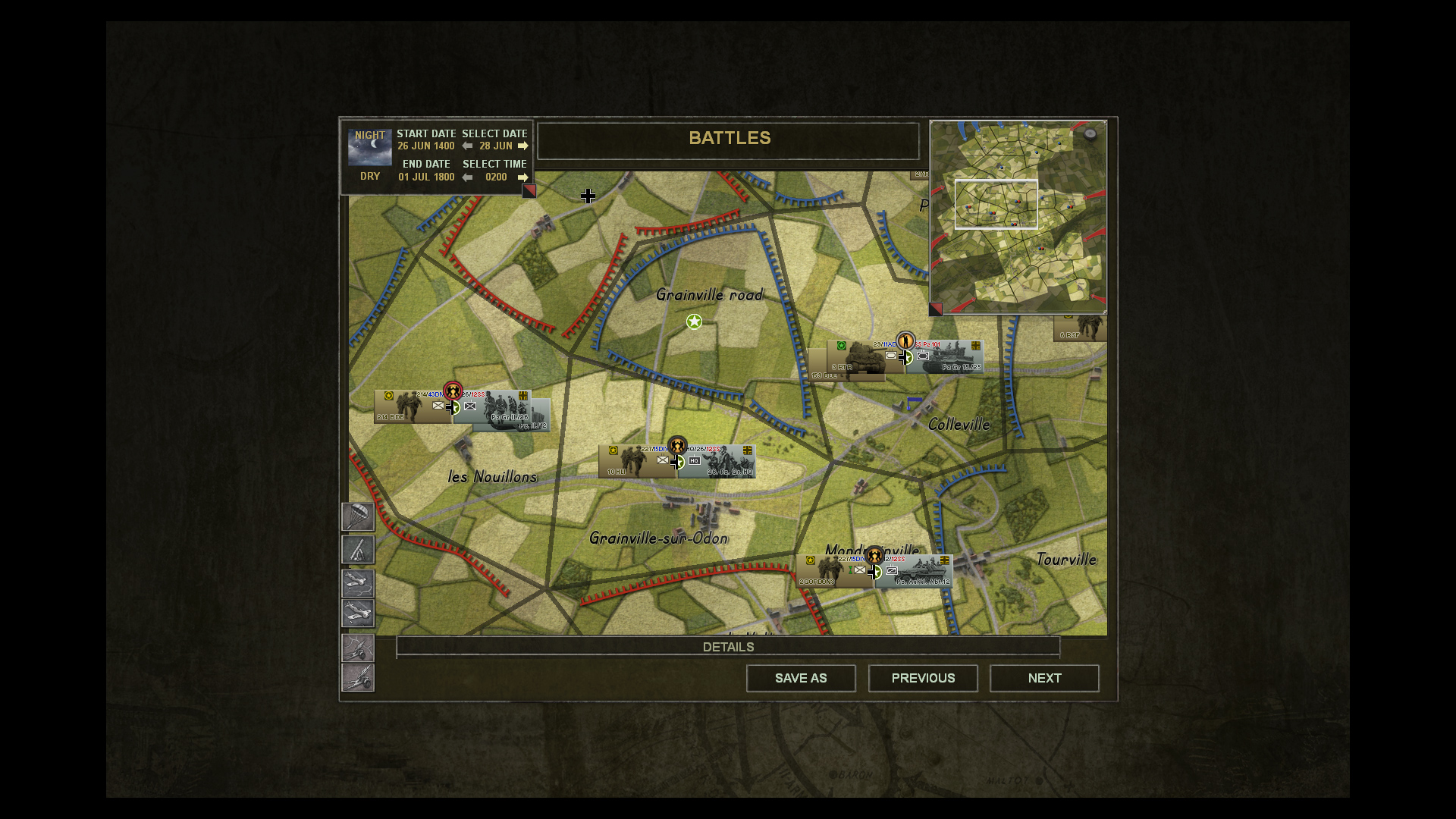Advance Select Date past 28 JUN

coord(523,146)
